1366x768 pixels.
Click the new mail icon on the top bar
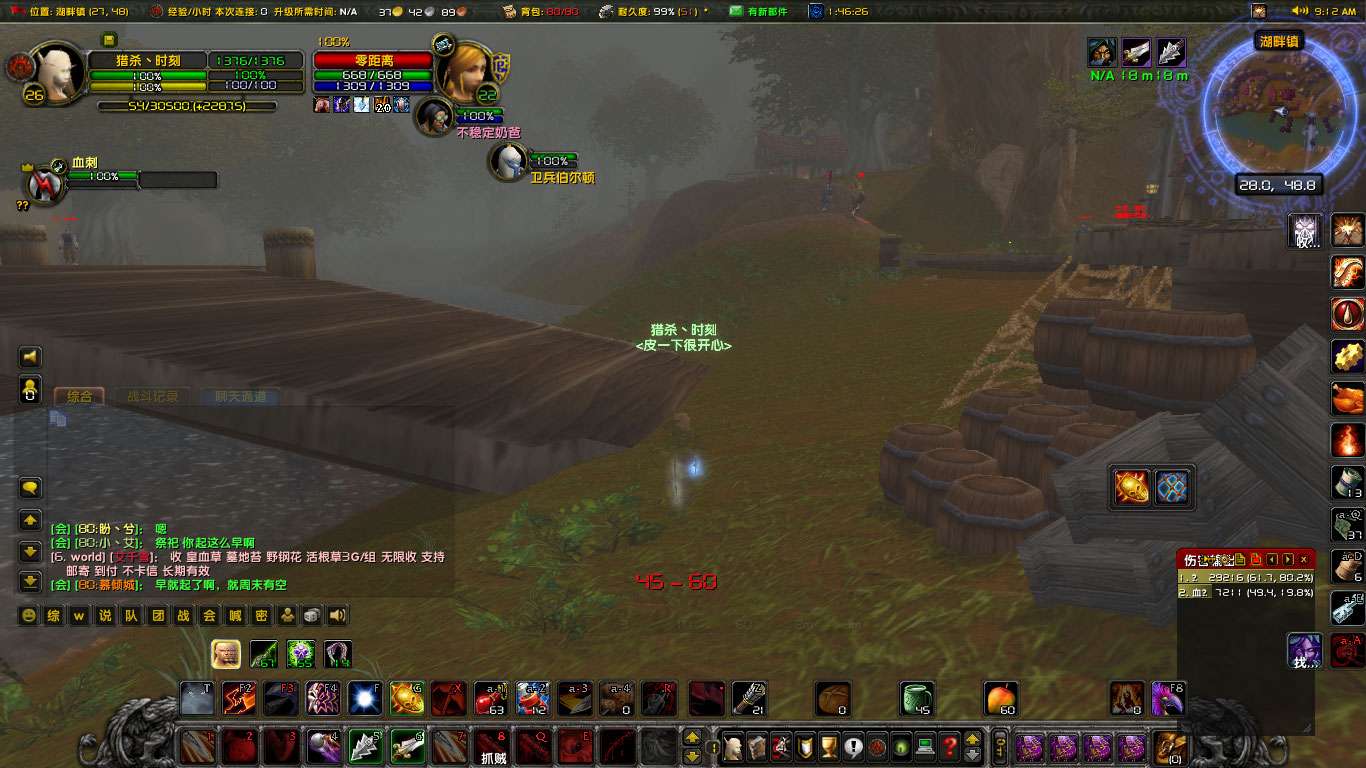click(x=736, y=12)
